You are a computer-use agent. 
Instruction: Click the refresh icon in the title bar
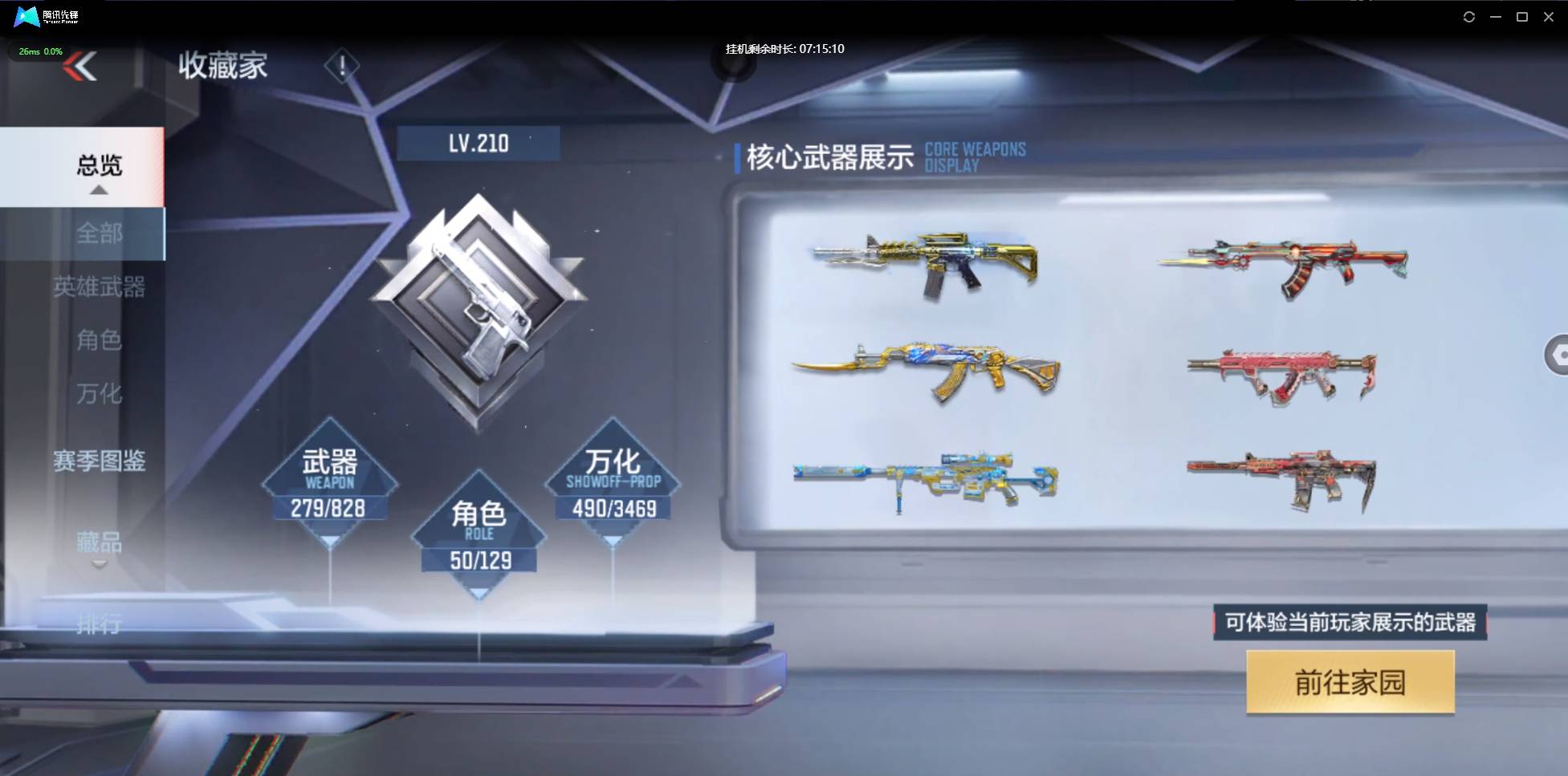(1470, 16)
